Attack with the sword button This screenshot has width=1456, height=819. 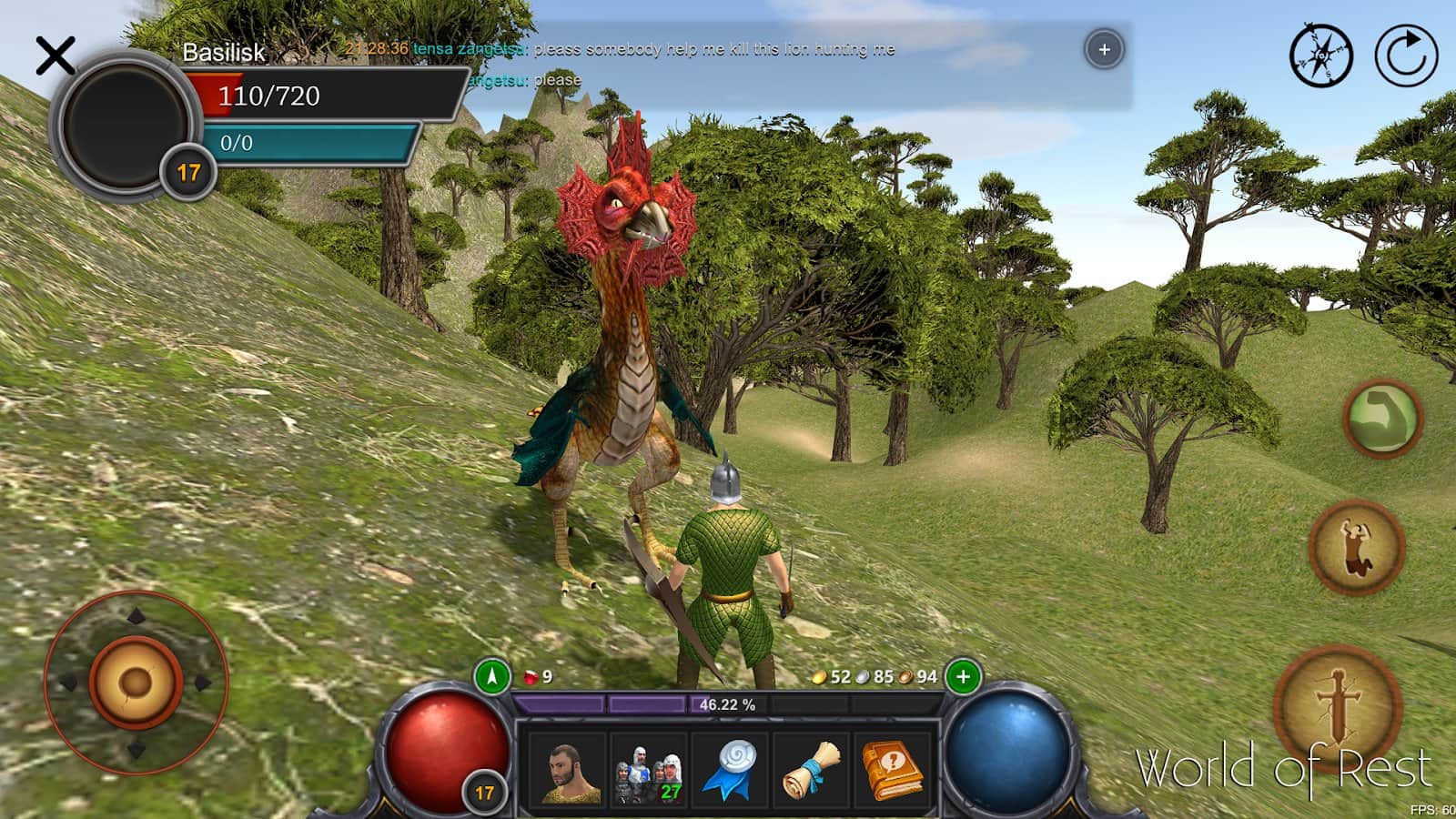[x=1338, y=705]
